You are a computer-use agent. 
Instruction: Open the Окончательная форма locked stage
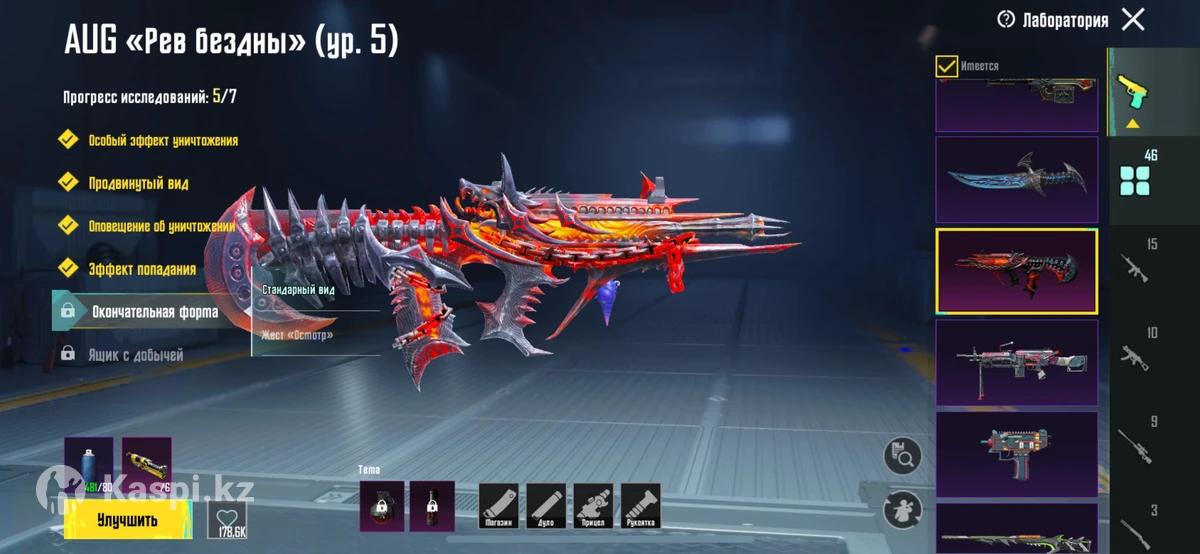[152, 312]
